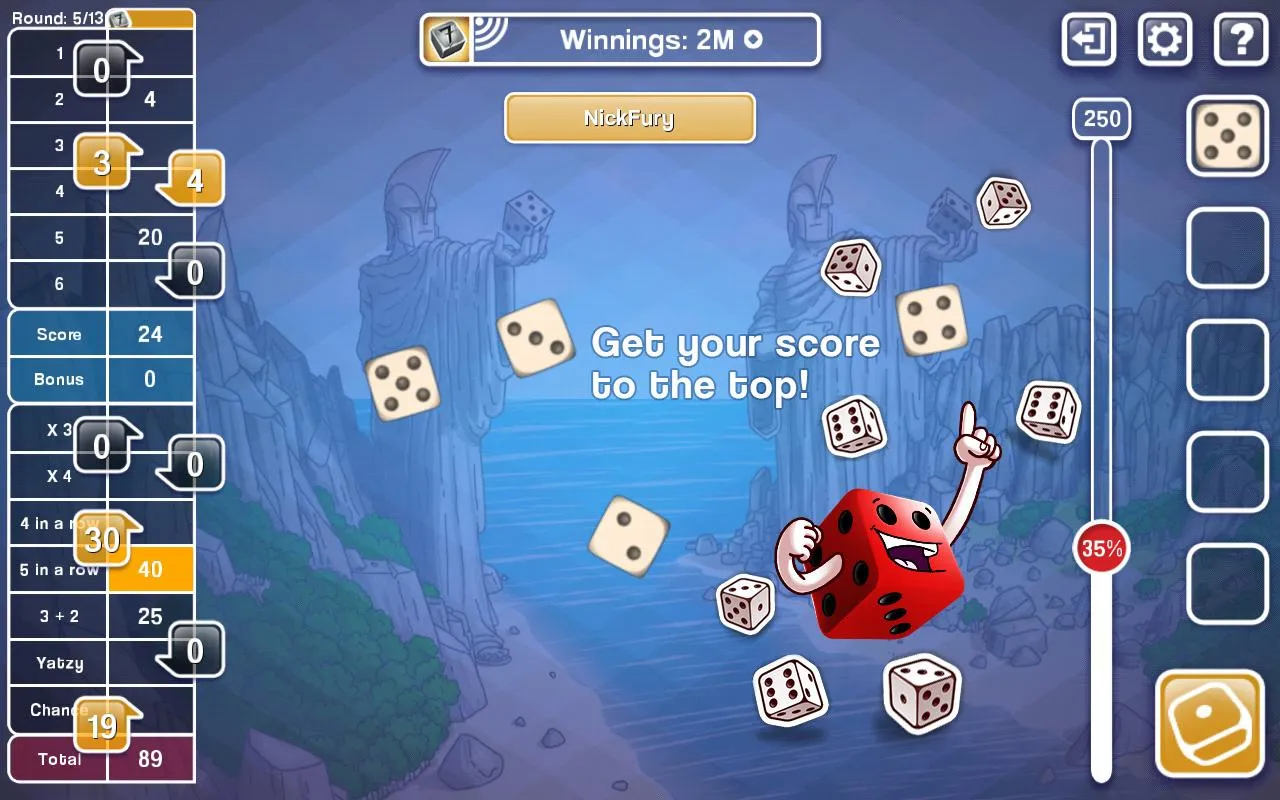Roll the dice with the gold button
The height and width of the screenshot is (800, 1280).
pos(1210,724)
